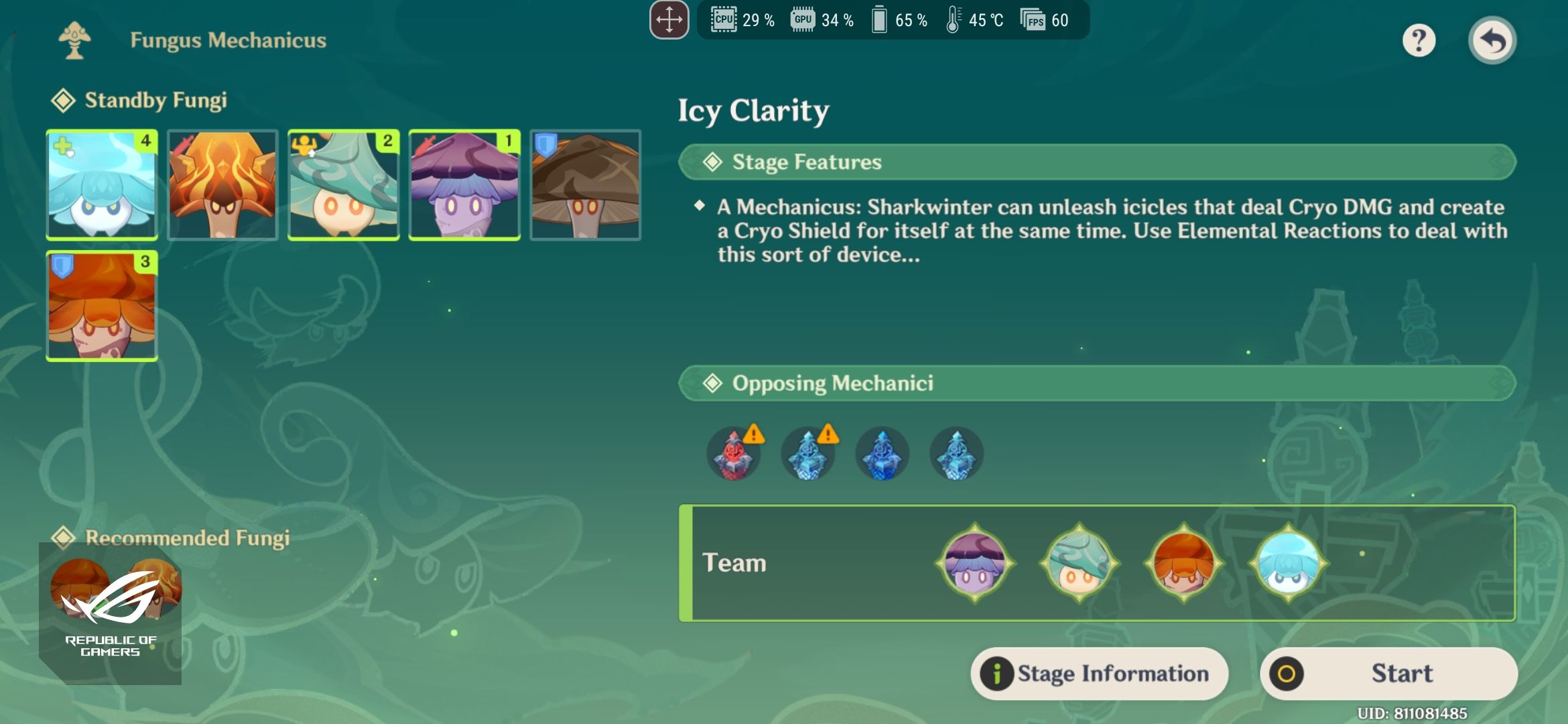Toggle selection of the shield-marked orange fungus

point(101,306)
